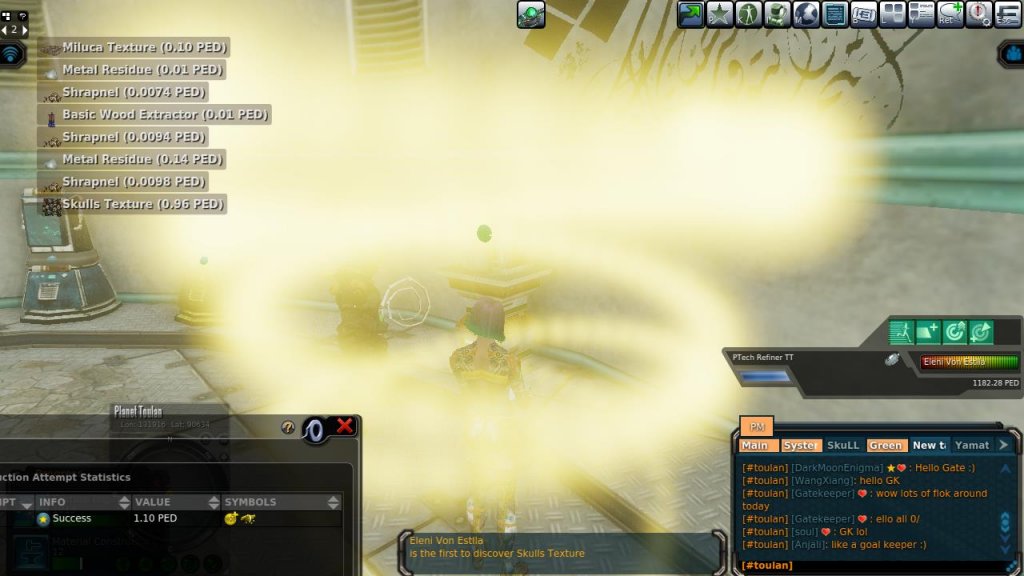The image size is (1024, 576).
Task: Click the speech bubble with plus icon
Action: tap(950, 14)
